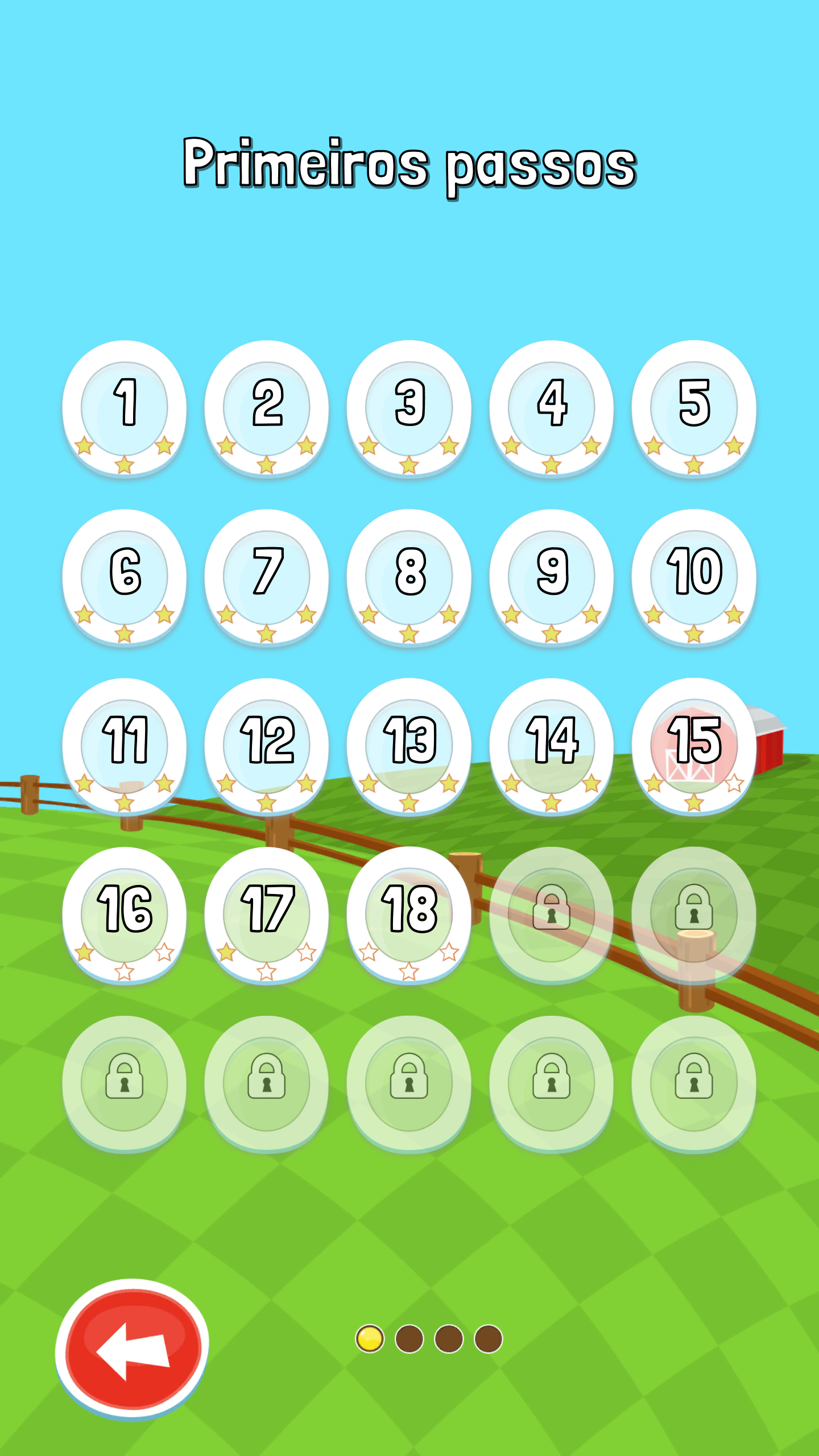Open level 8 tile

coord(409,576)
